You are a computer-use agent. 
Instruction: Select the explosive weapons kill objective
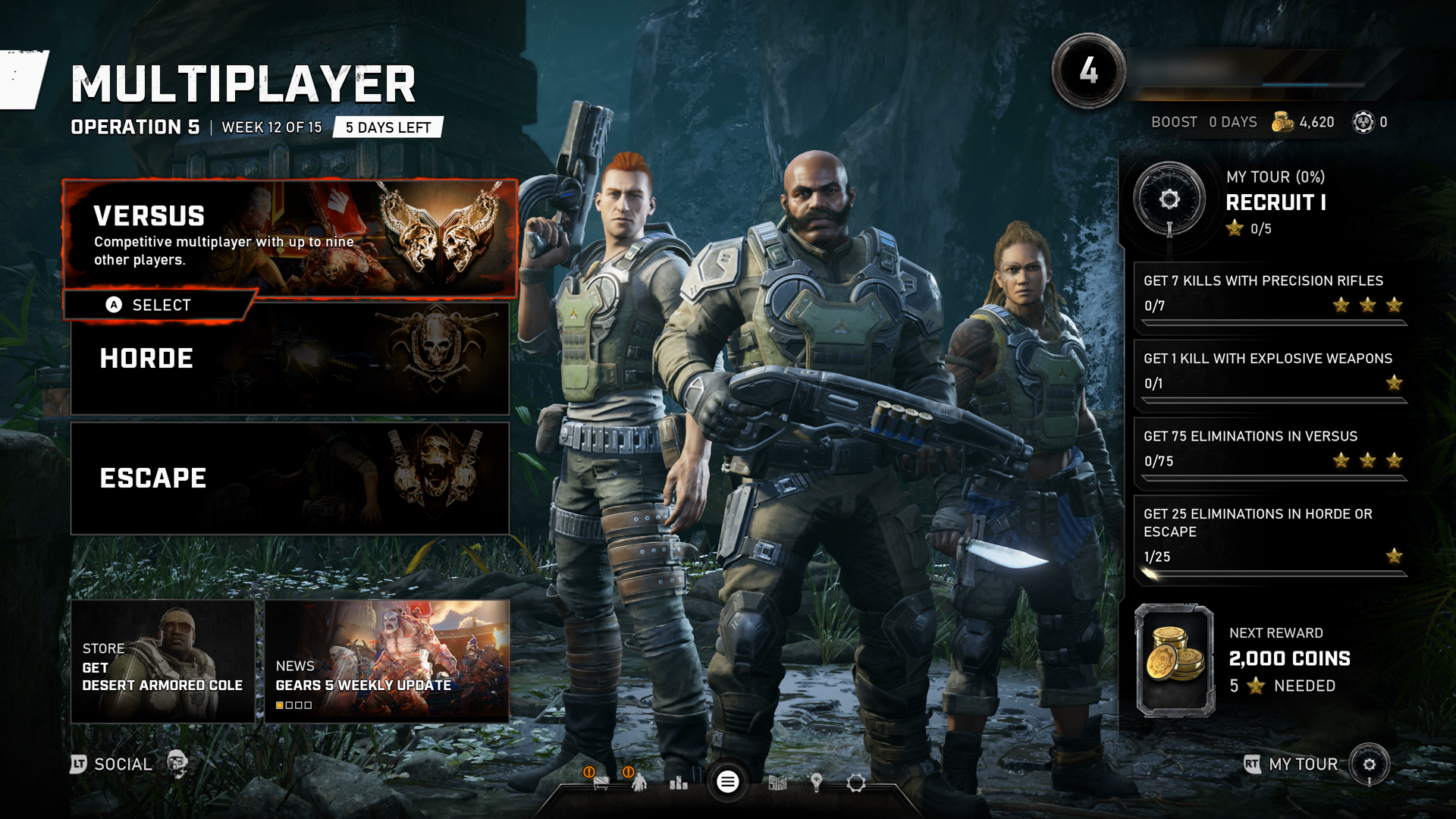click(x=1271, y=372)
